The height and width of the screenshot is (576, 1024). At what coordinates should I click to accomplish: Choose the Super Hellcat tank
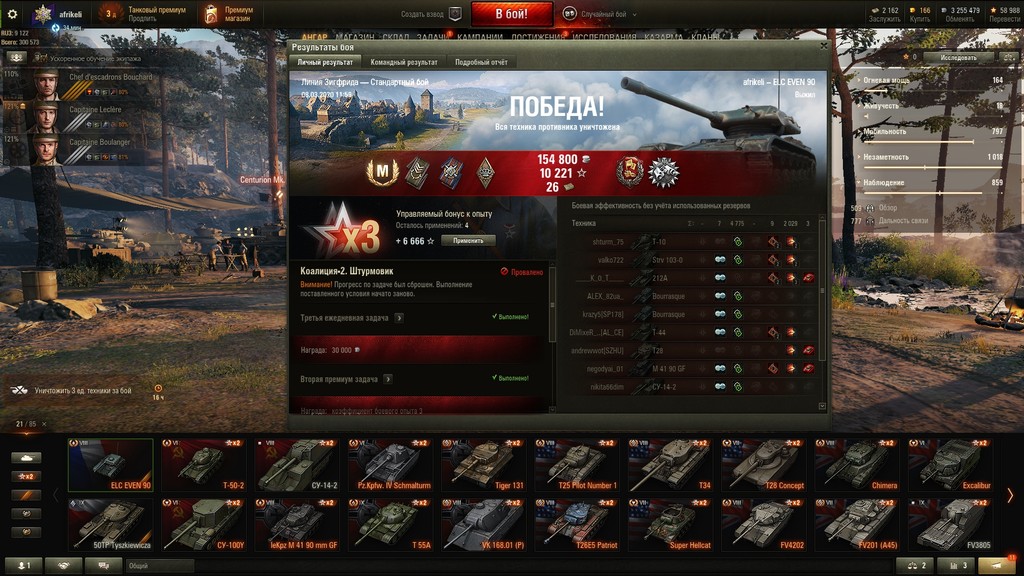pyautogui.click(x=668, y=525)
